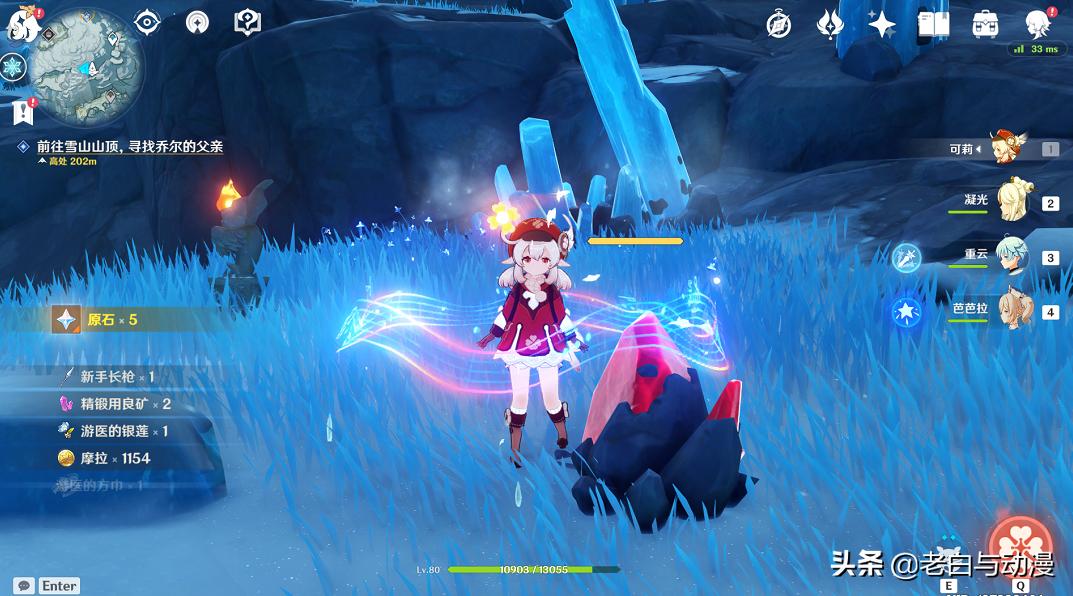The image size is (1073, 596).
Task: Click the snowflake Sheer Cold icon
Action: click(13, 68)
